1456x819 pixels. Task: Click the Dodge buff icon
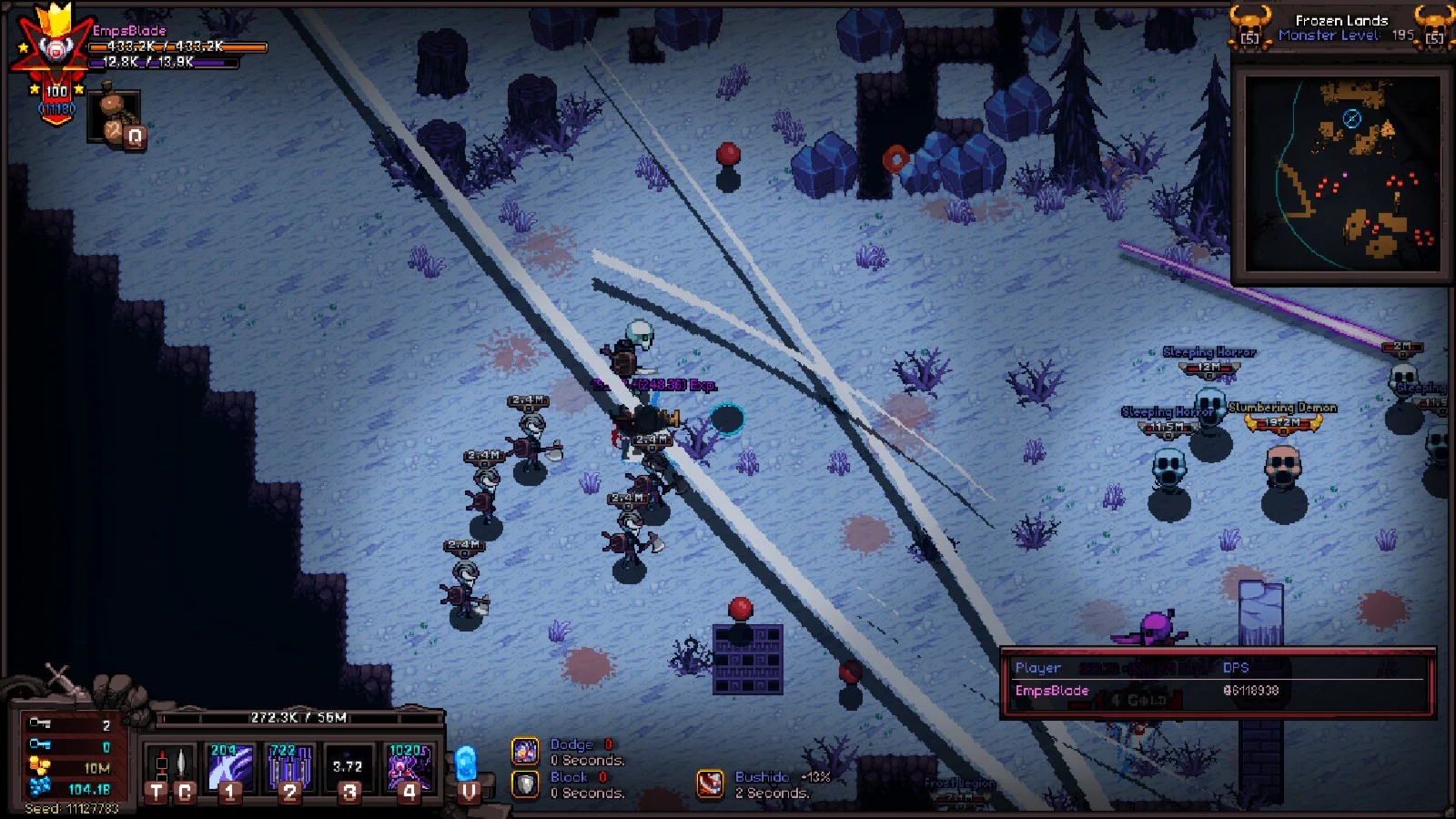525,751
